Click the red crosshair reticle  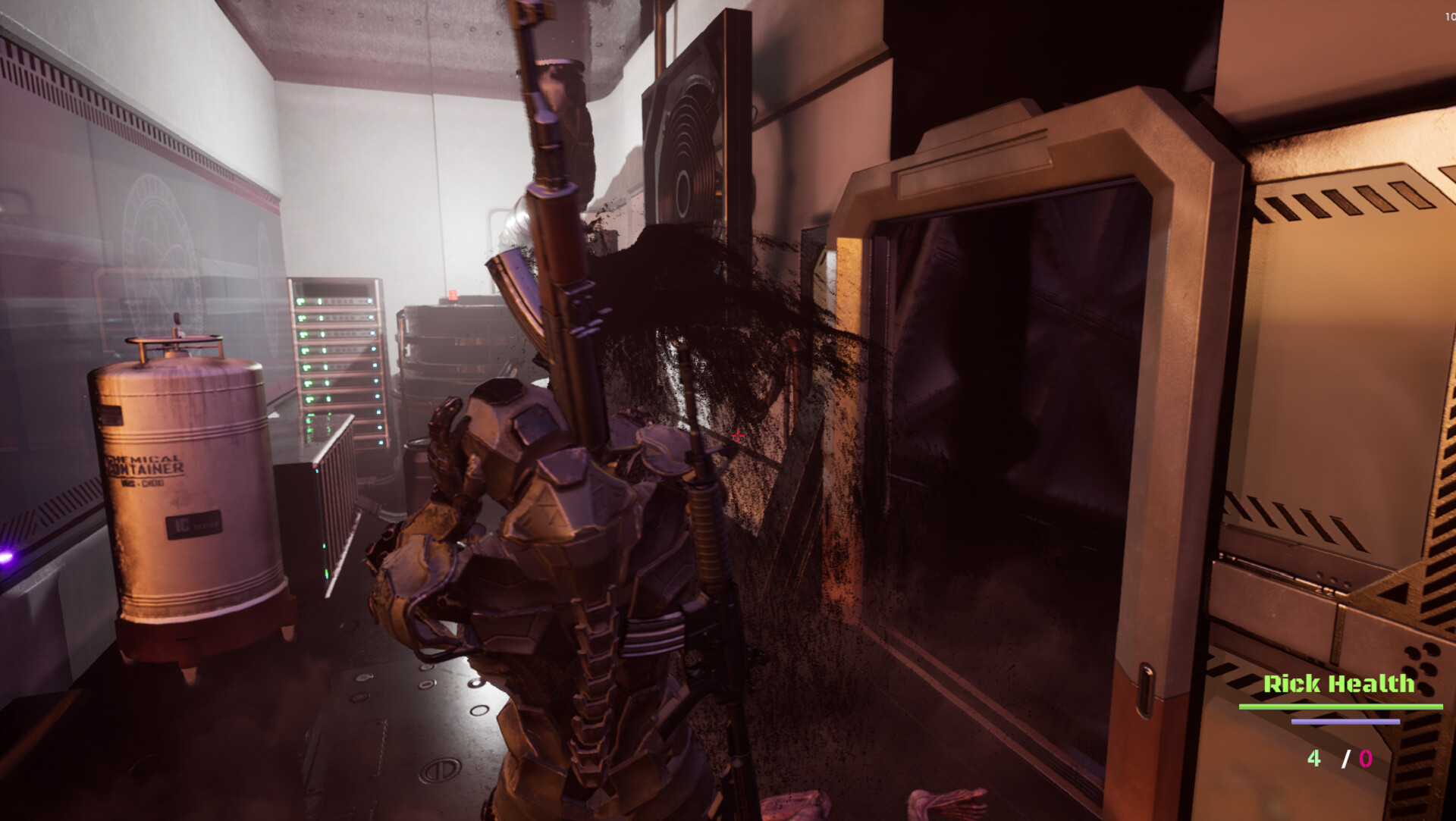pyautogui.click(x=738, y=435)
